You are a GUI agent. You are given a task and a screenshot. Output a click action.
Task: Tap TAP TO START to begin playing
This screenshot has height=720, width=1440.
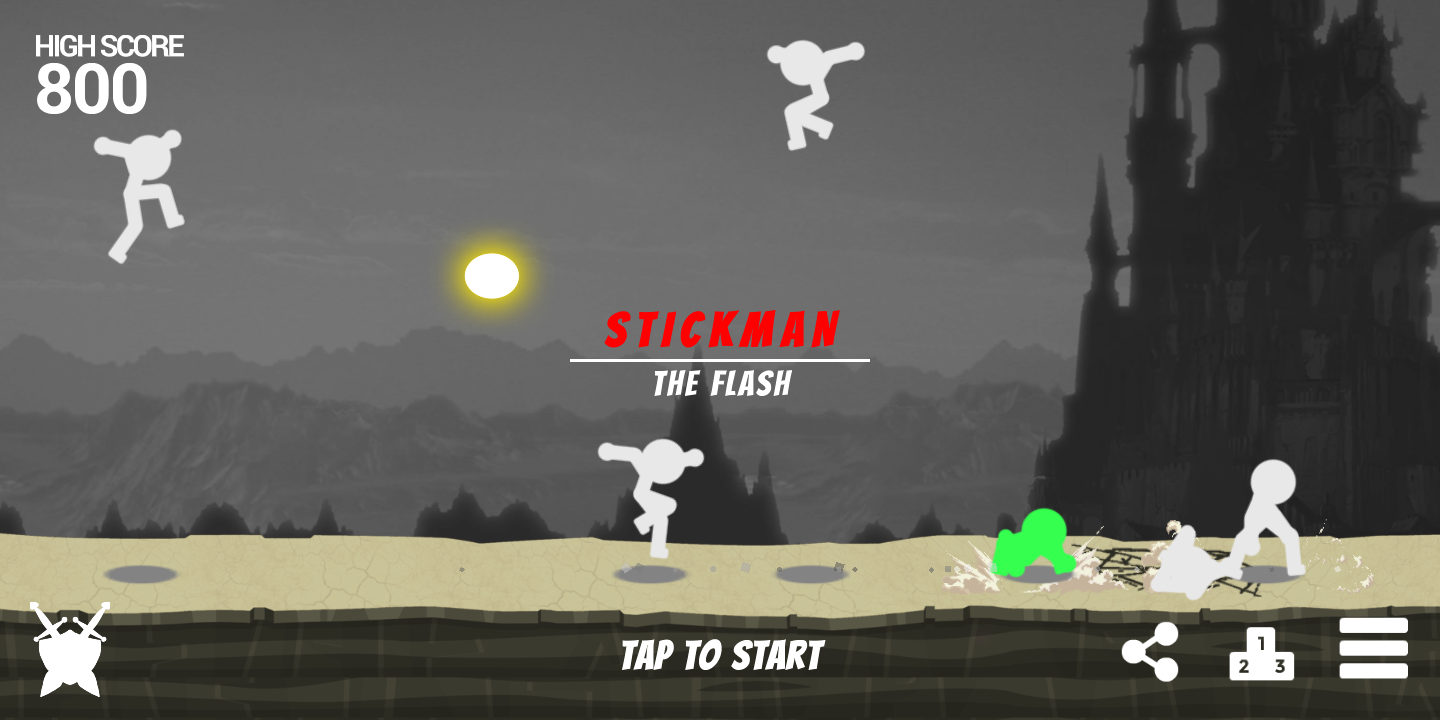click(720, 655)
